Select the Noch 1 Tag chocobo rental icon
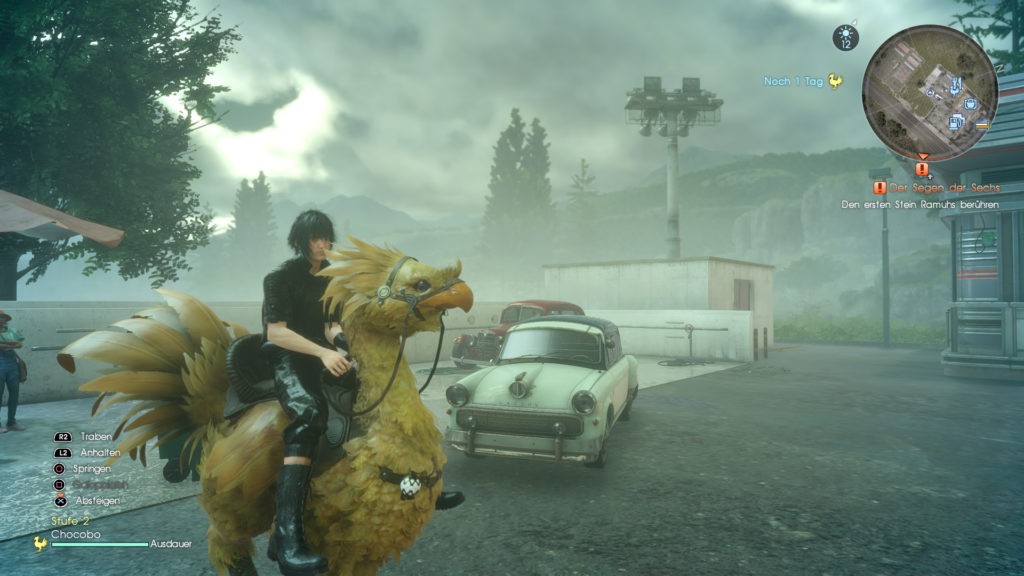1024x576 pixels. coord(834,82)
